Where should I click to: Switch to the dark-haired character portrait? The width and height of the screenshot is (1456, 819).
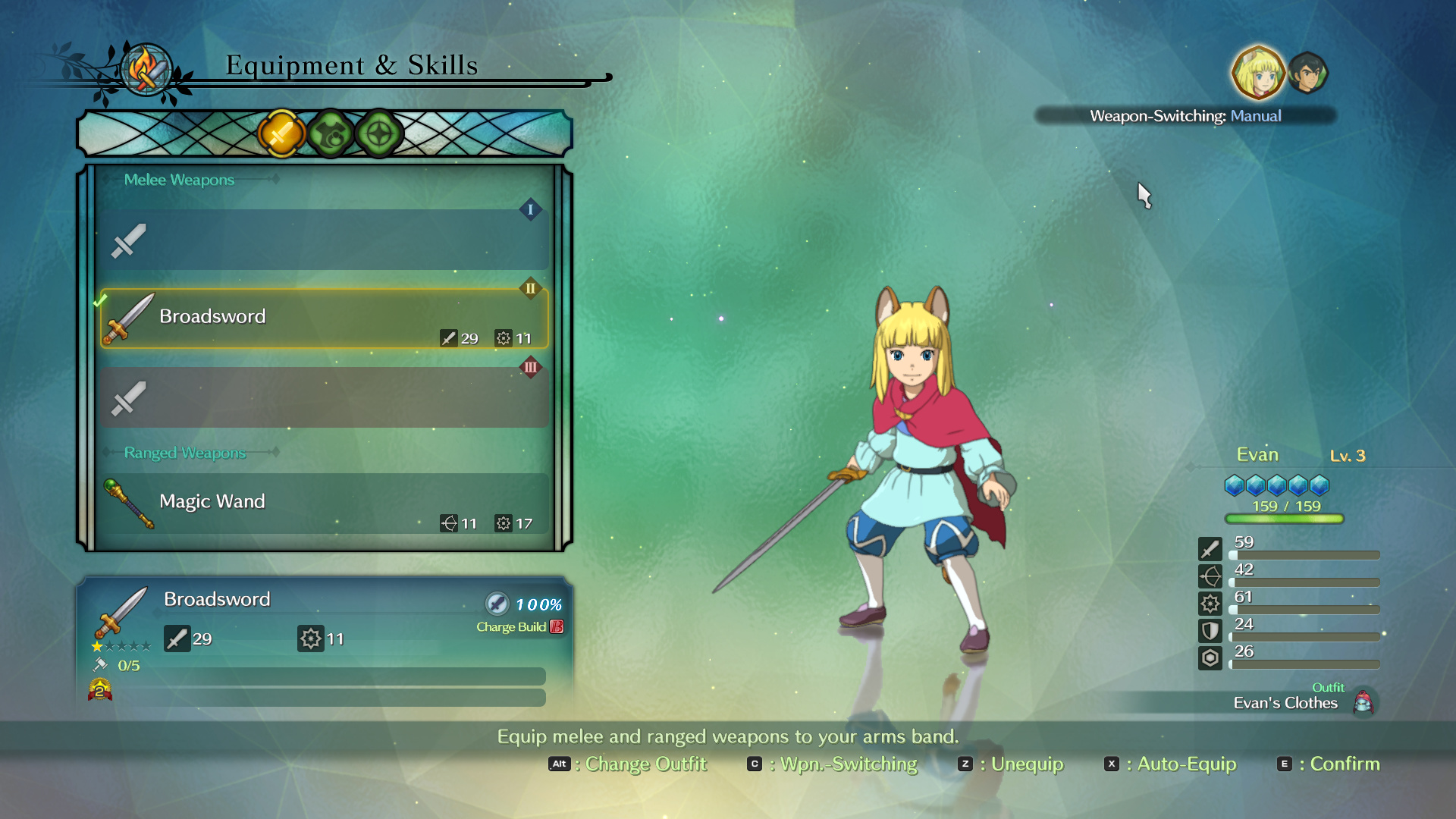1308,74
